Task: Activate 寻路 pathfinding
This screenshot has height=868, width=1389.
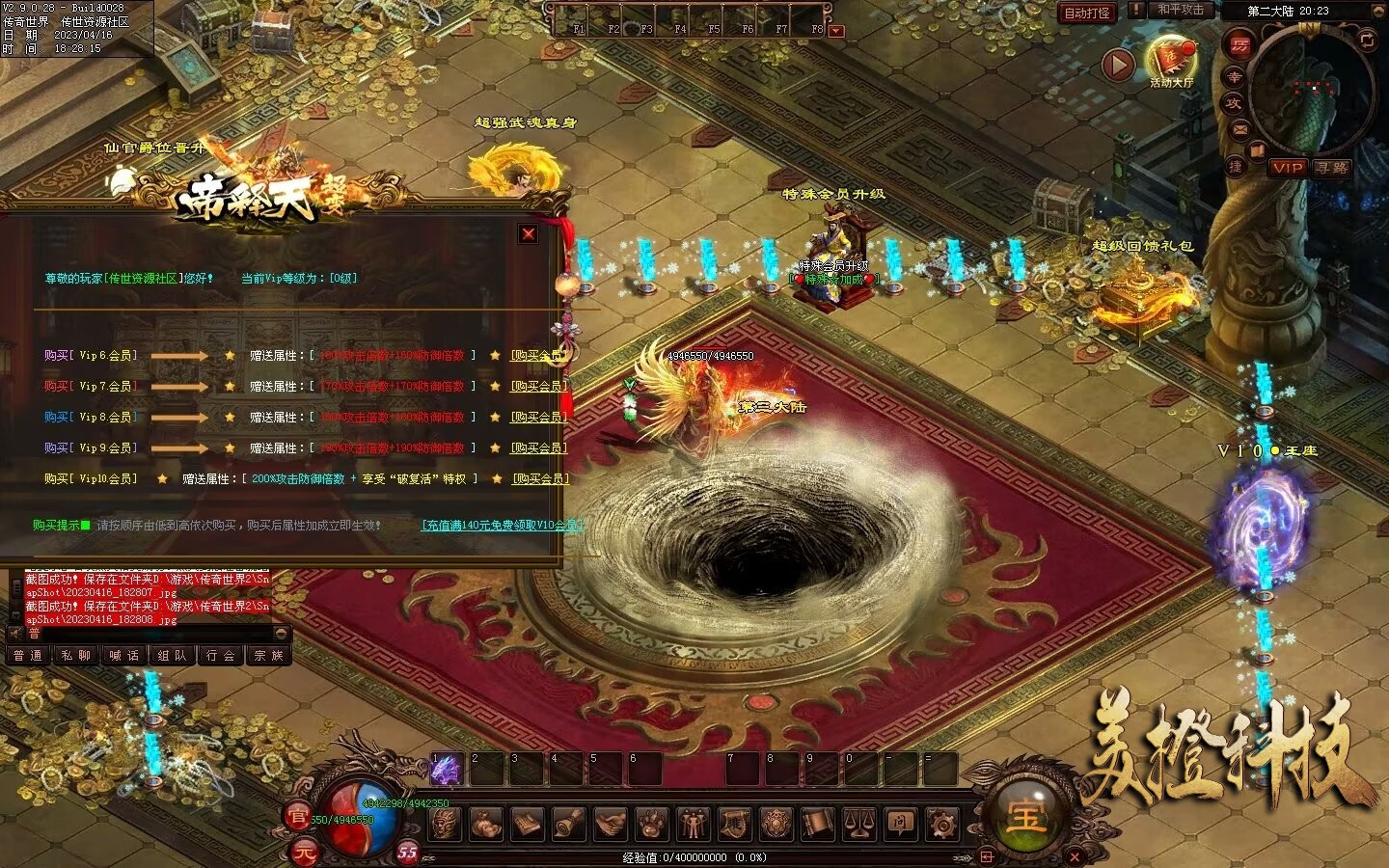Action: click(1332, 168)
